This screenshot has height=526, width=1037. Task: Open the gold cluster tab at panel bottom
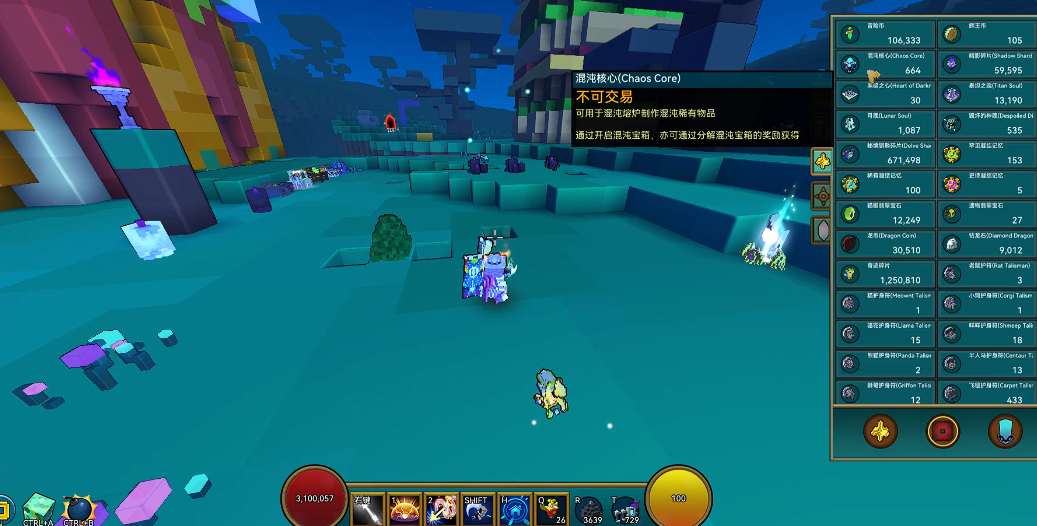[x=880, y=431]
